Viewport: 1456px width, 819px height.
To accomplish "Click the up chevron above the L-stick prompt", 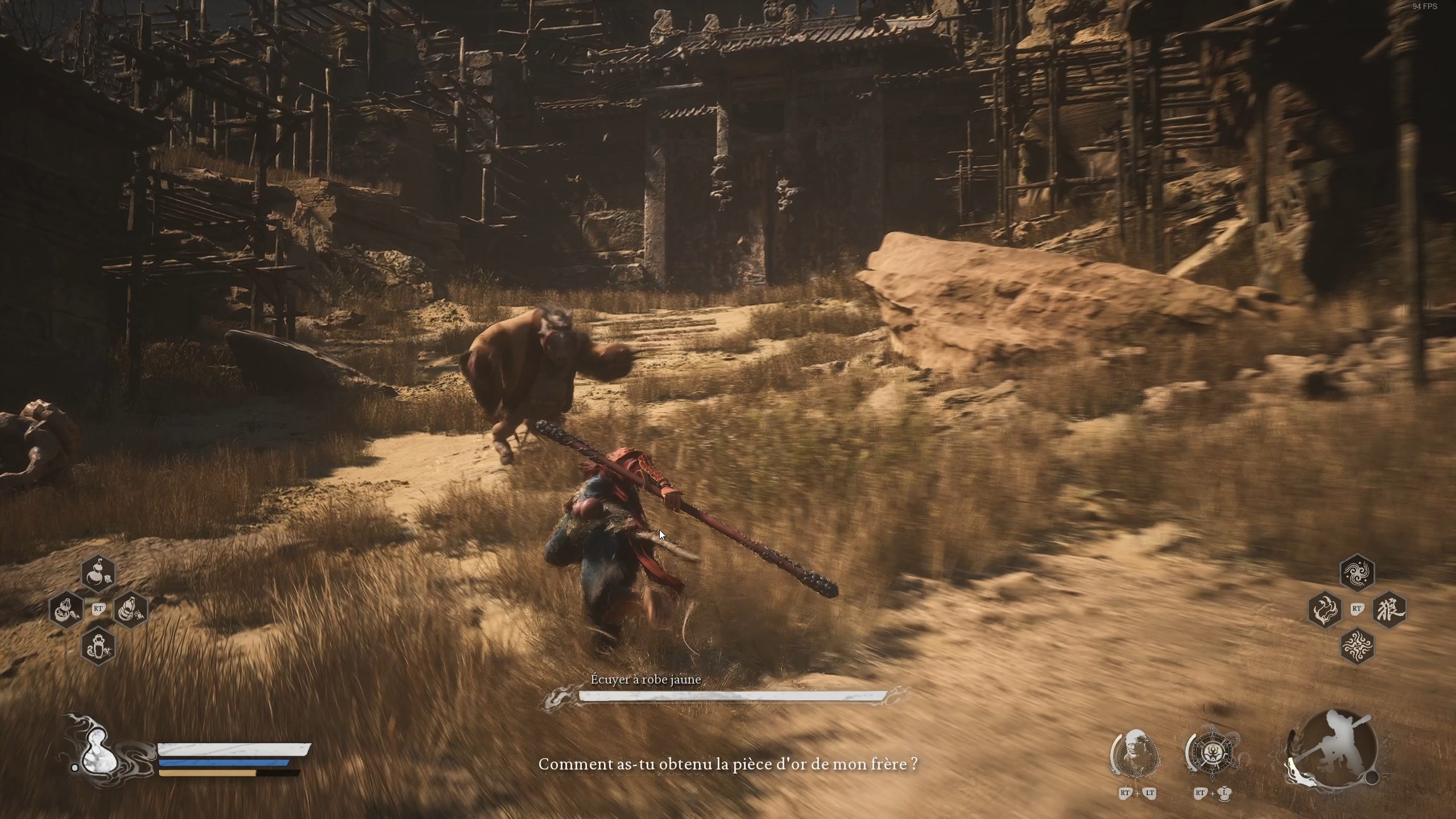I will tap(1223, 787).
